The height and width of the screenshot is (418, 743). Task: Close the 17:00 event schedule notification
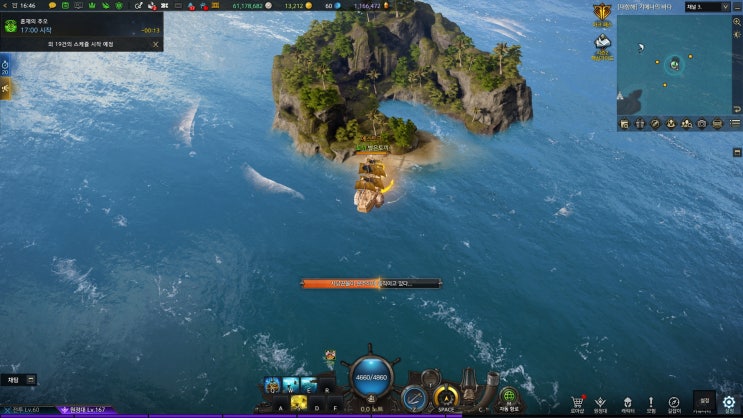point(155,44)
